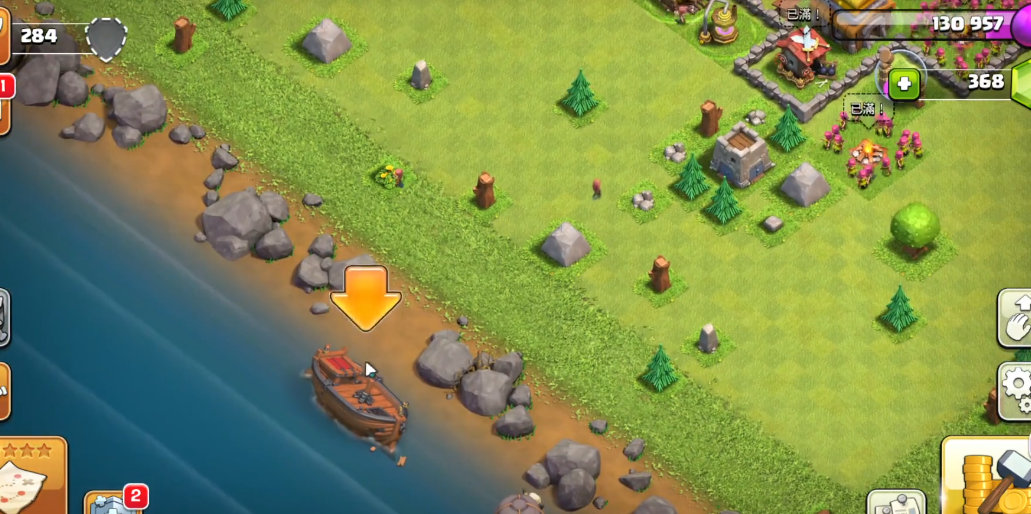This screenshot has height=514, width=1031.
Task: Tap the green plus gem button
Action: 903,84
